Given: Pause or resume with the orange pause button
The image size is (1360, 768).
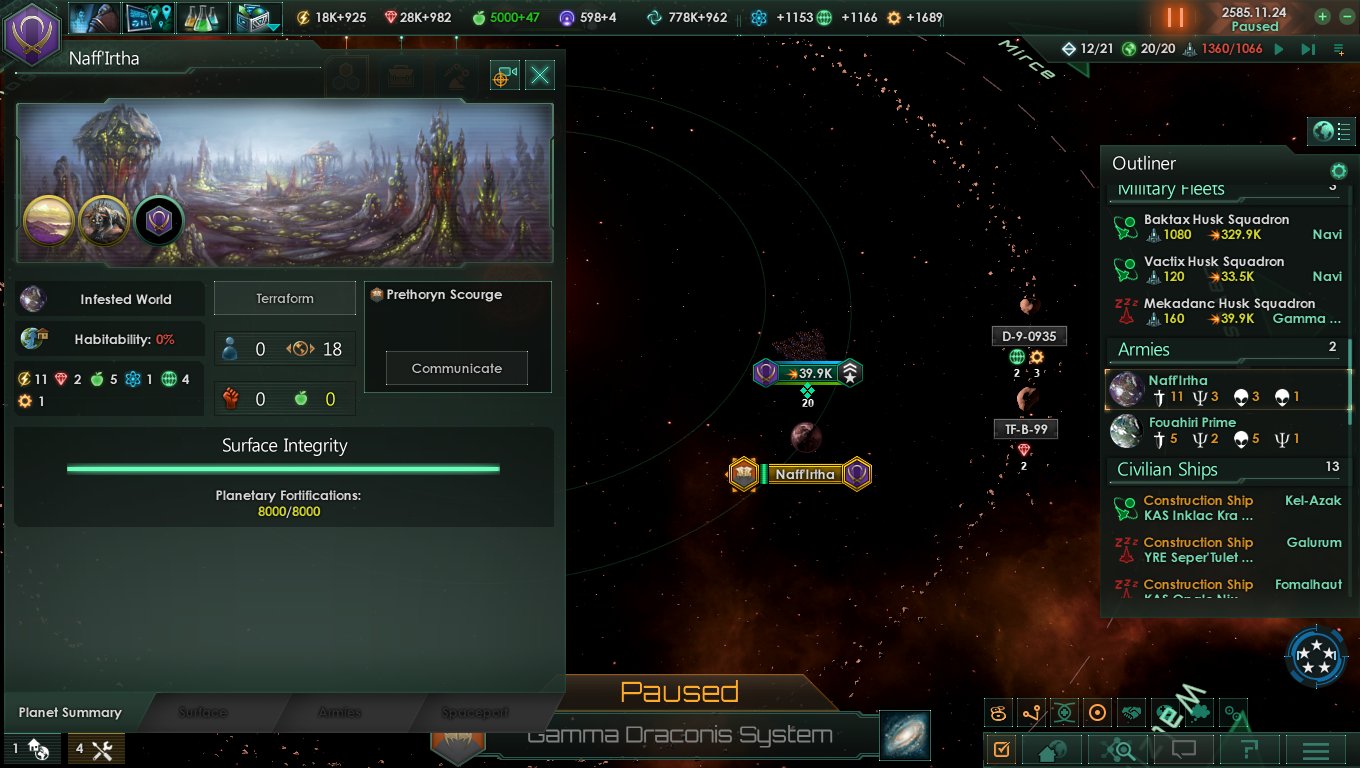Looking at the screenshot, I should click(x=1175, y=18).
